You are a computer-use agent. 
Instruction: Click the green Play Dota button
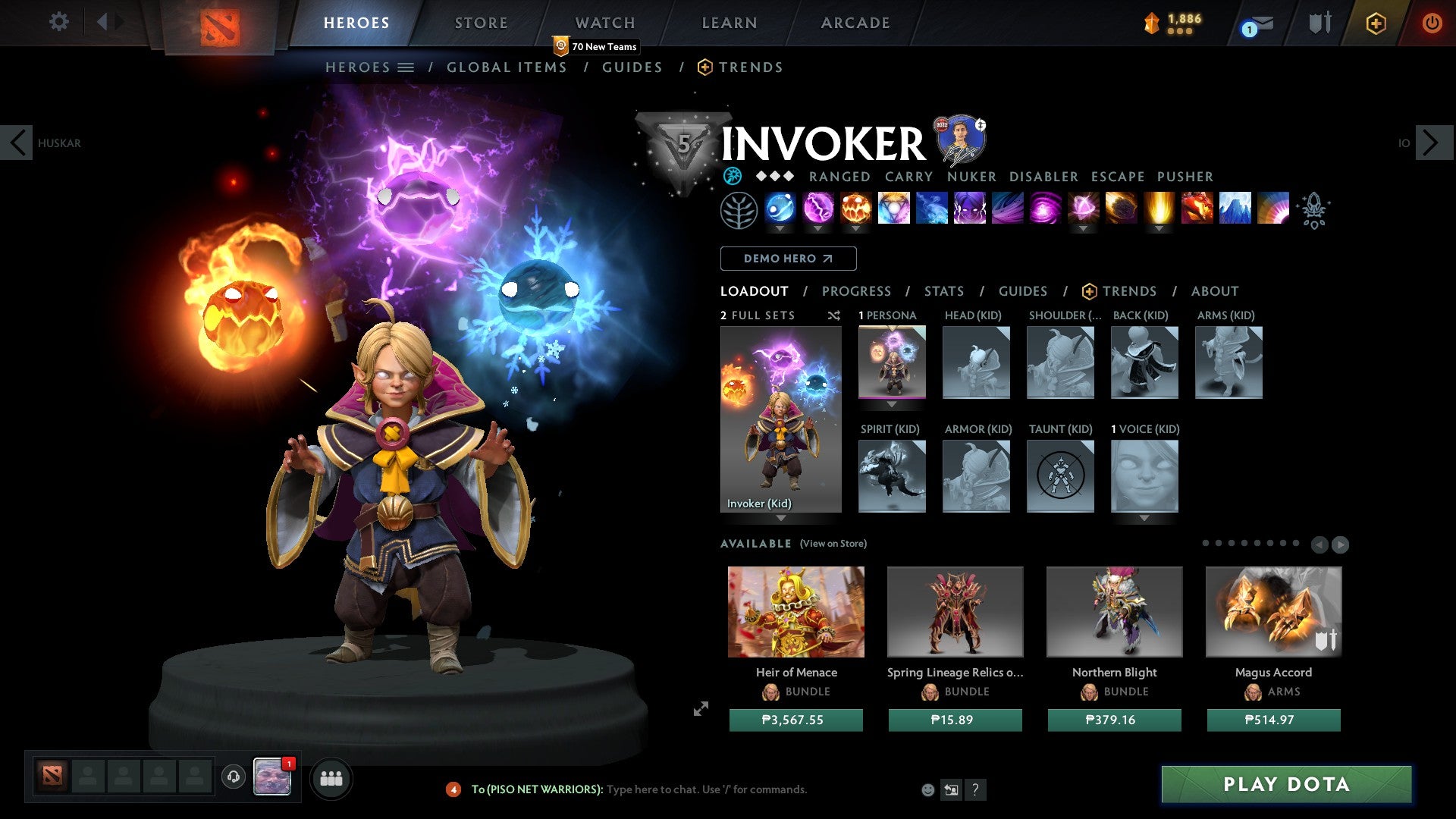pos(1286,784)
